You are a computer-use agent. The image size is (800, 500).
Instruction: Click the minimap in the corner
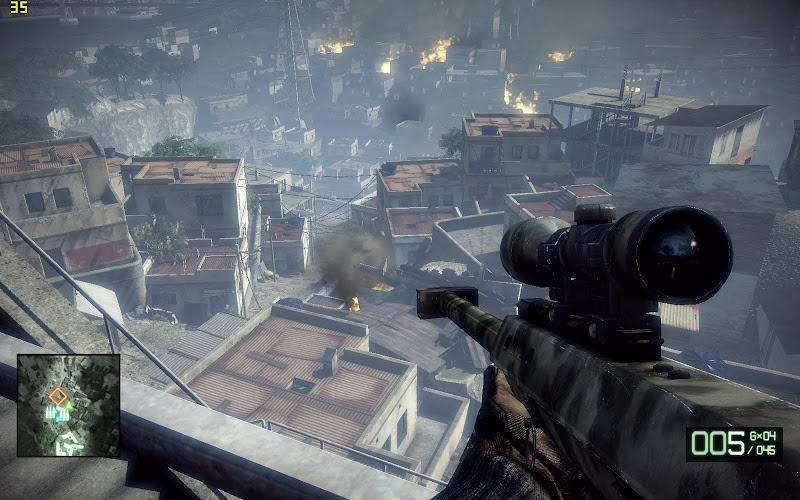click(69, 405)
